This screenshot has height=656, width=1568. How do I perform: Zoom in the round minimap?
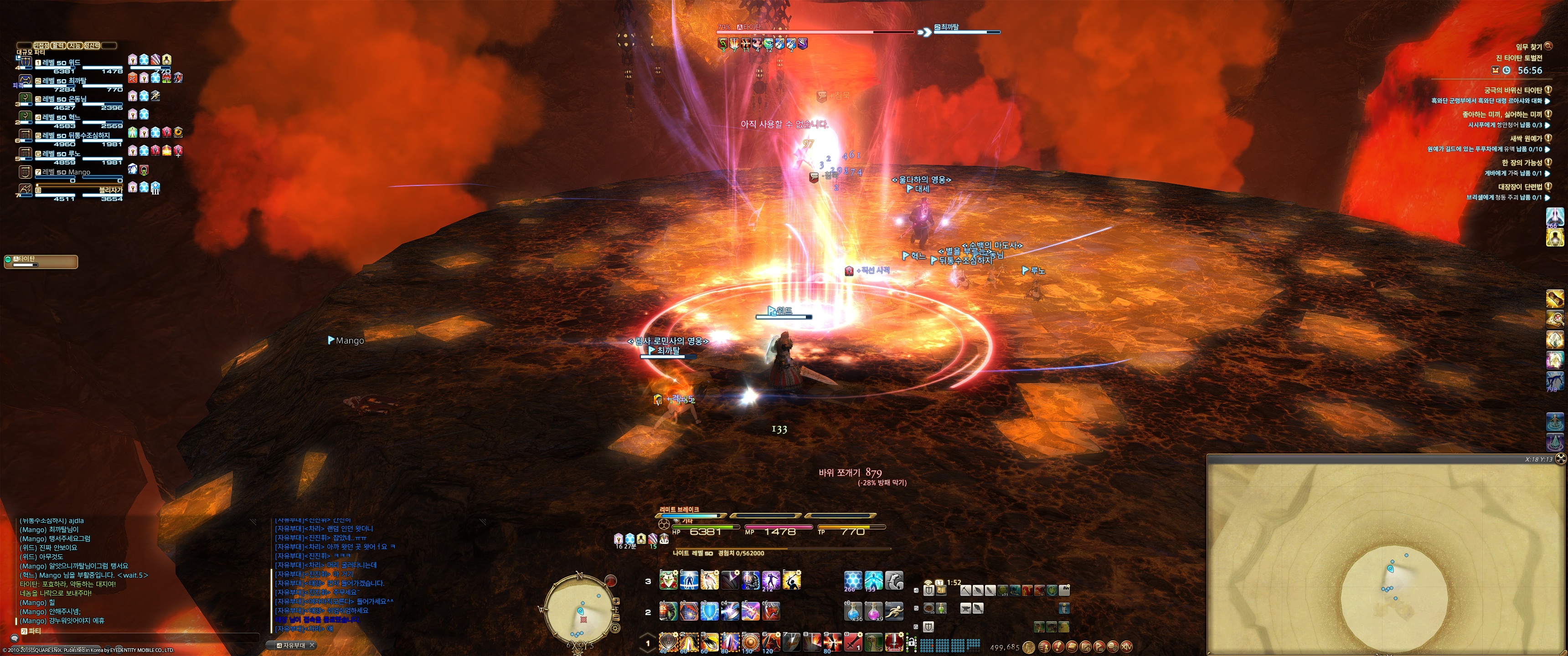(616, 600)
